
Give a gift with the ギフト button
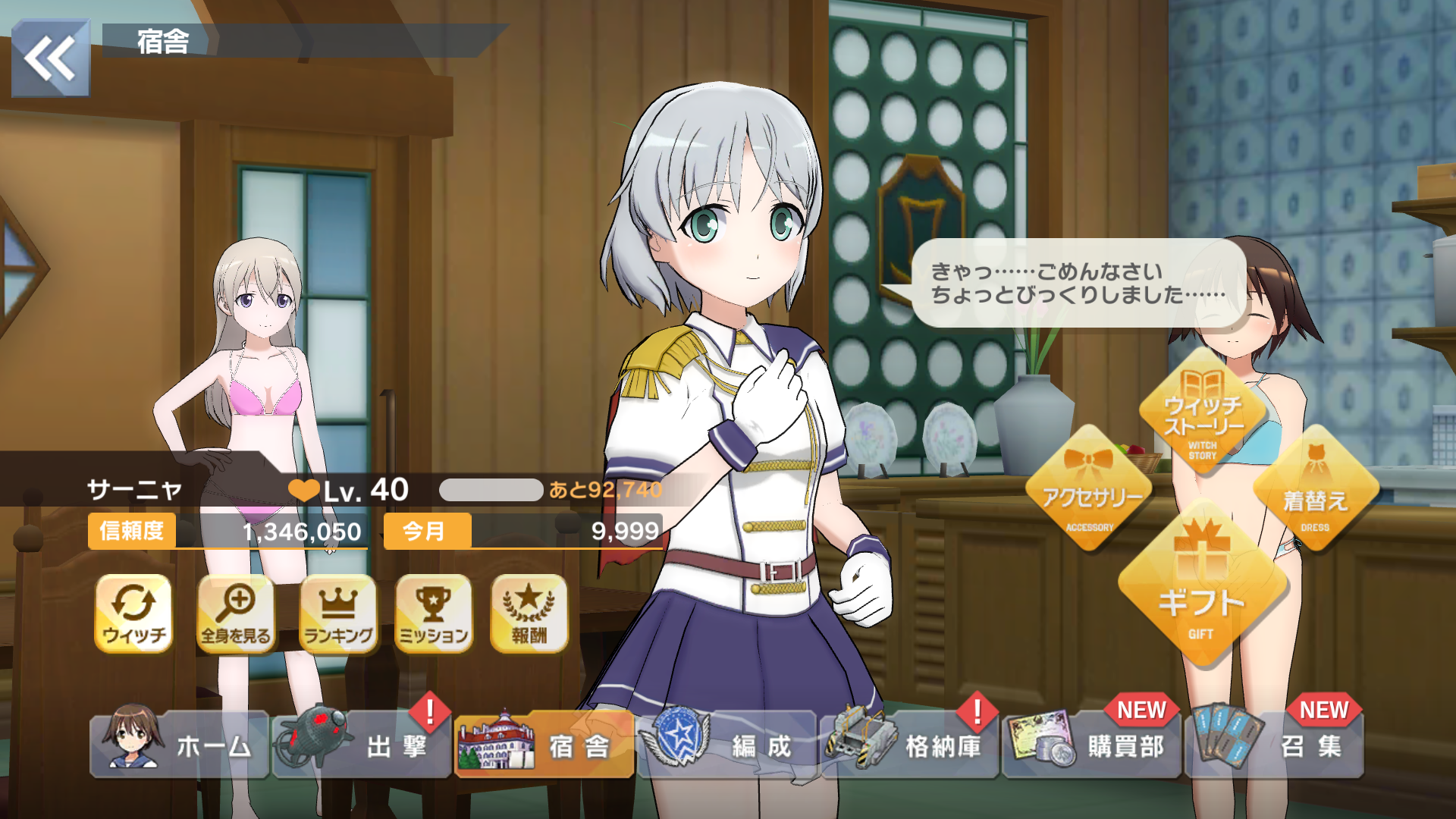(x=1201, y=591)
